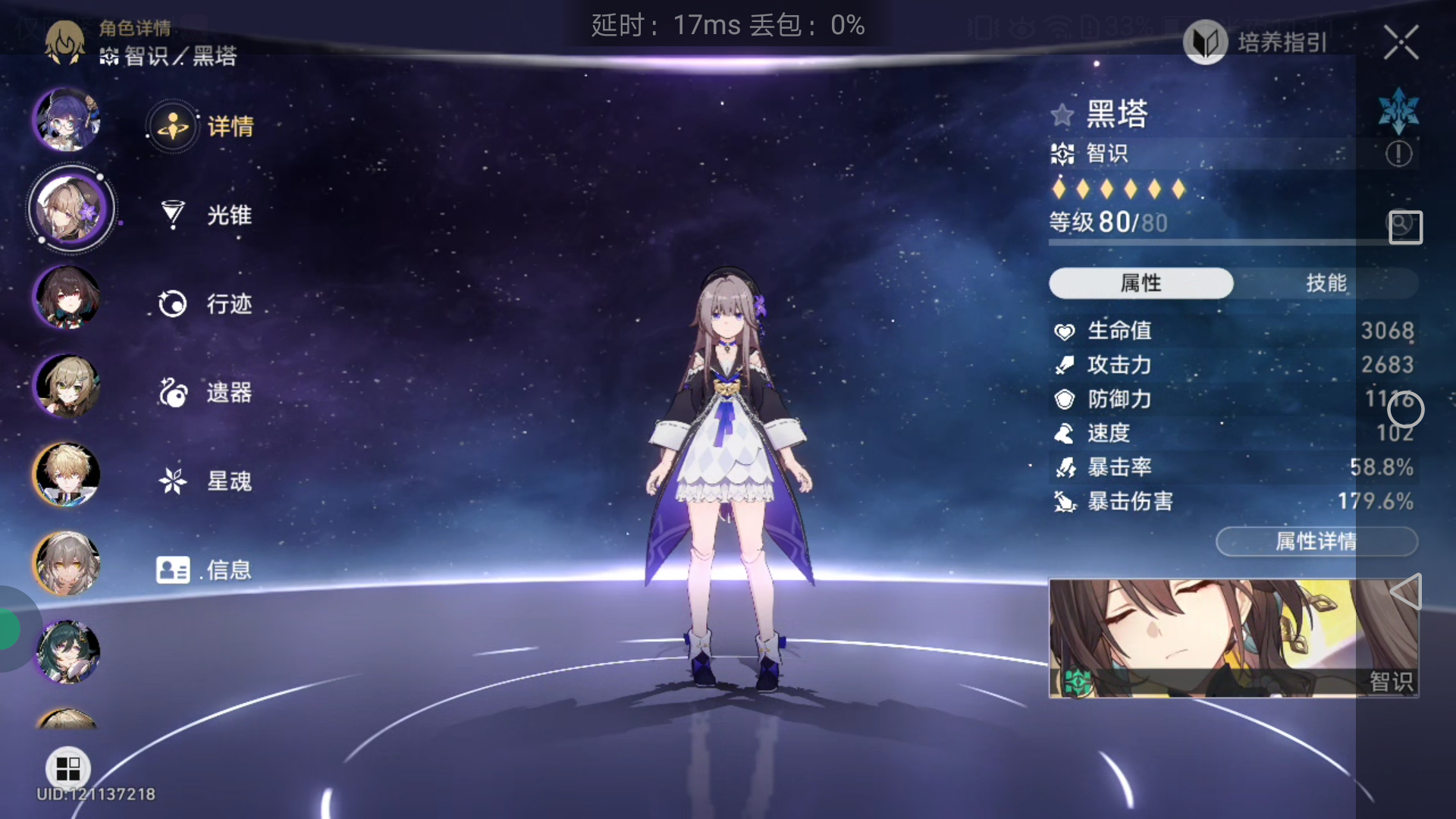
Task: Open the 行迹 traces menu
Action: click(x=205, y=304)
